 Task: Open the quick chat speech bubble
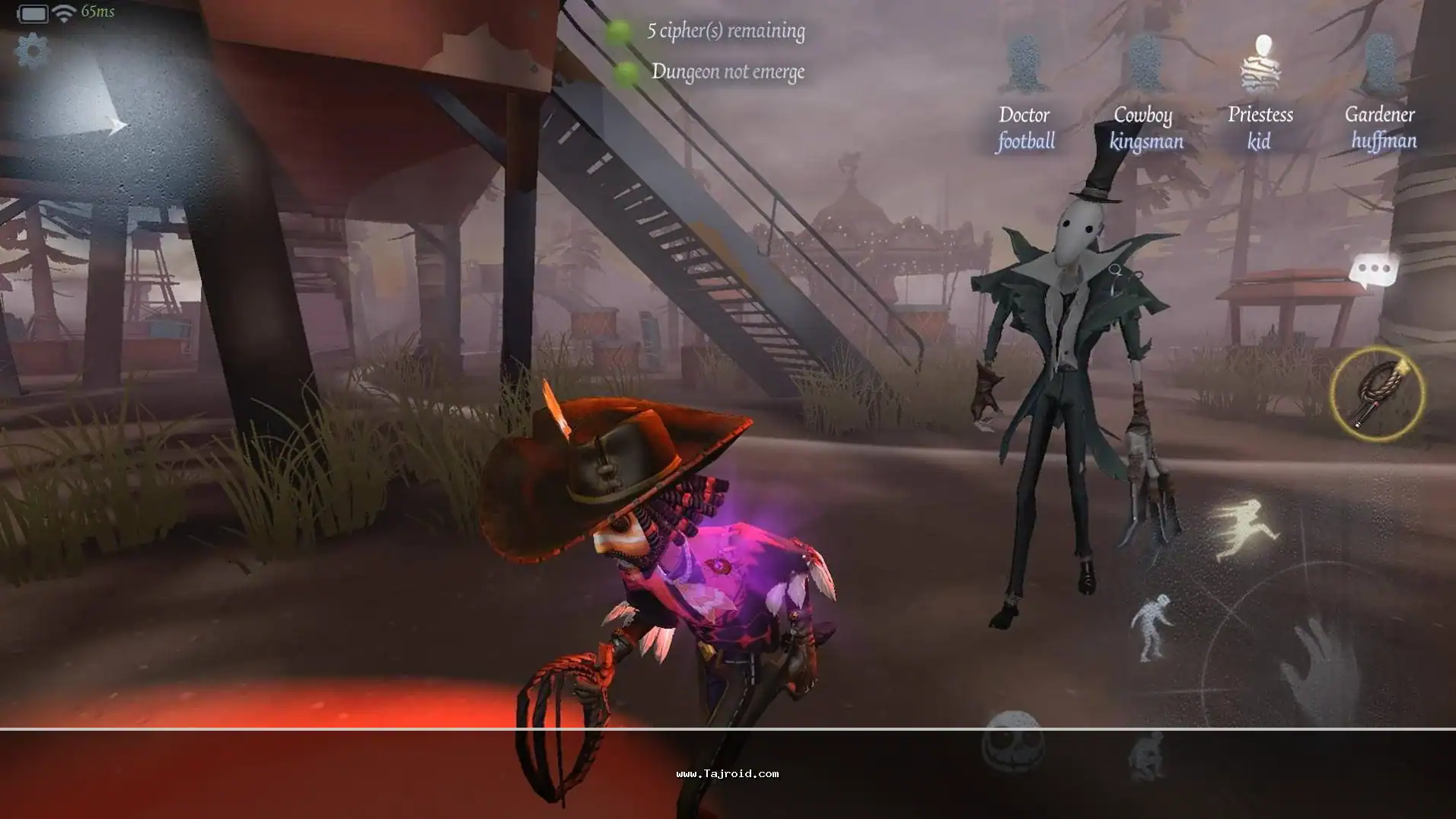pos(1373,270)
